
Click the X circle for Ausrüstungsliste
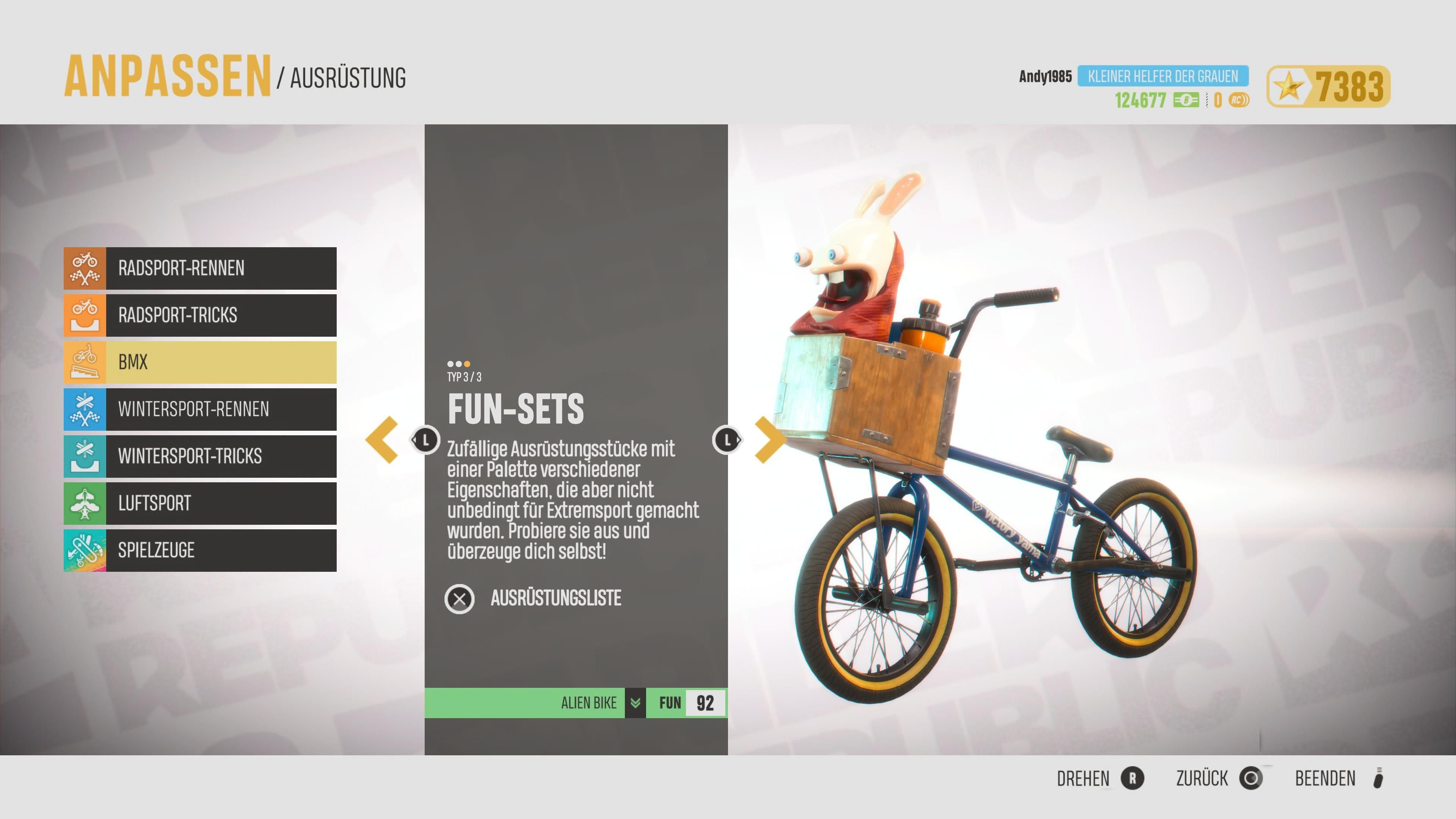point(460,599)
